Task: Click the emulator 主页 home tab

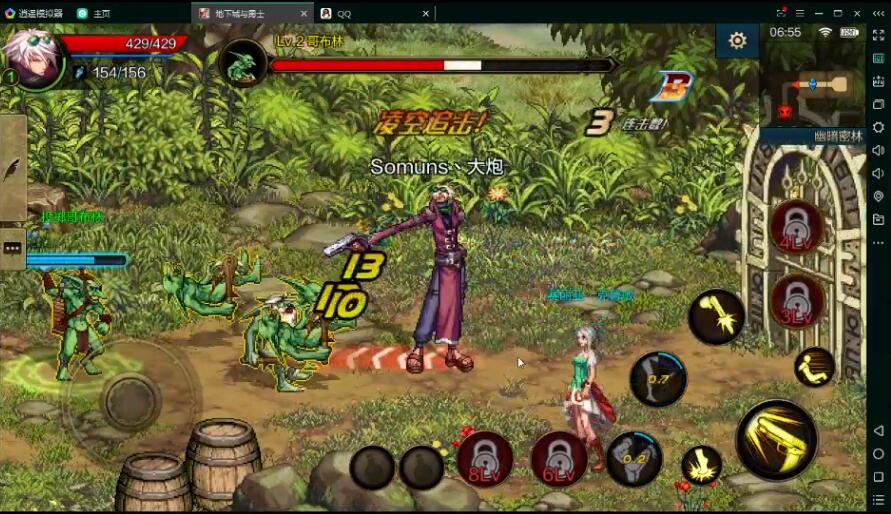Action: pyautogui.click(x=101, y=14)
